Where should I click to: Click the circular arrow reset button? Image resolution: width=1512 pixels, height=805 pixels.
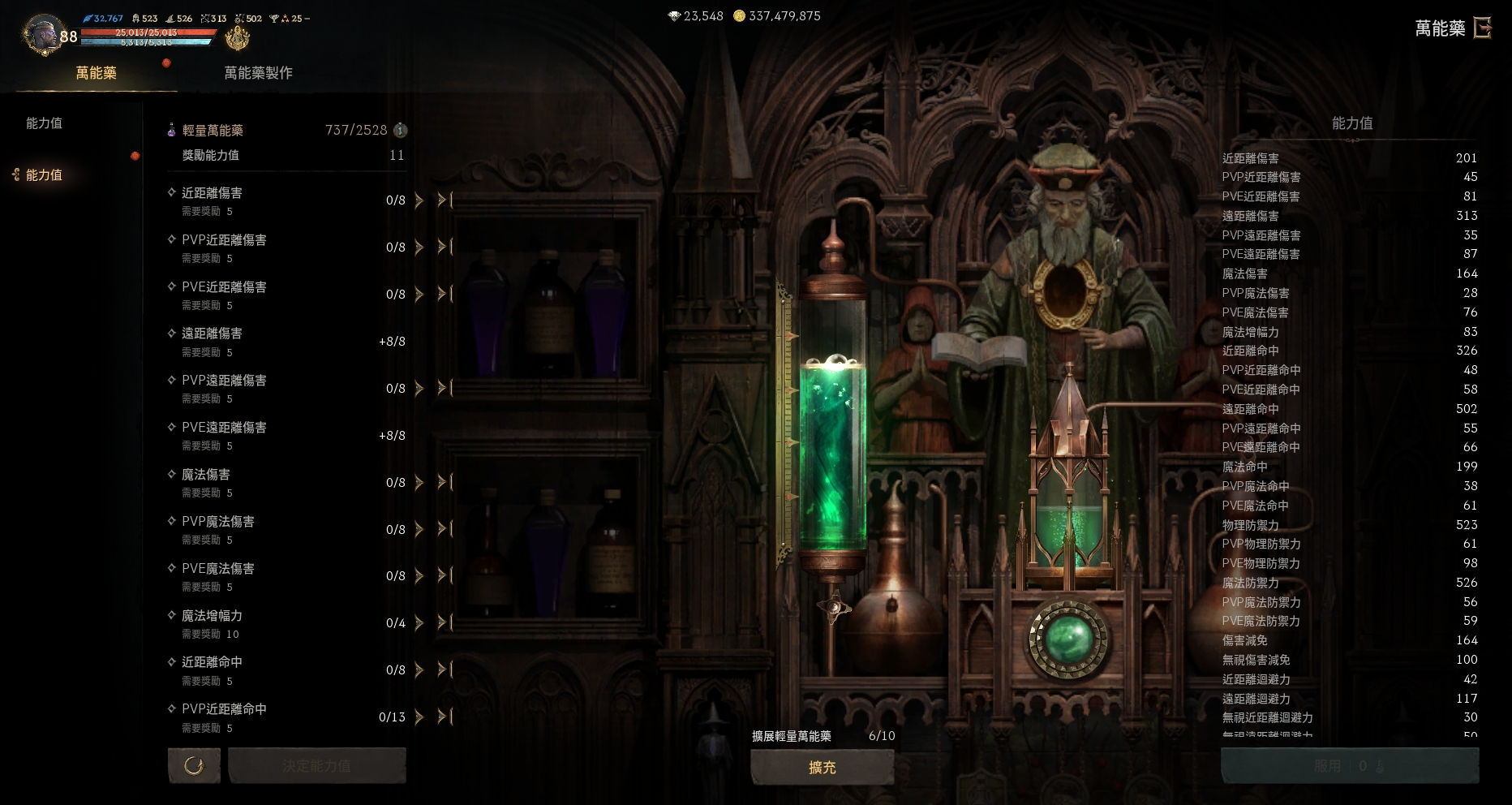194,765
